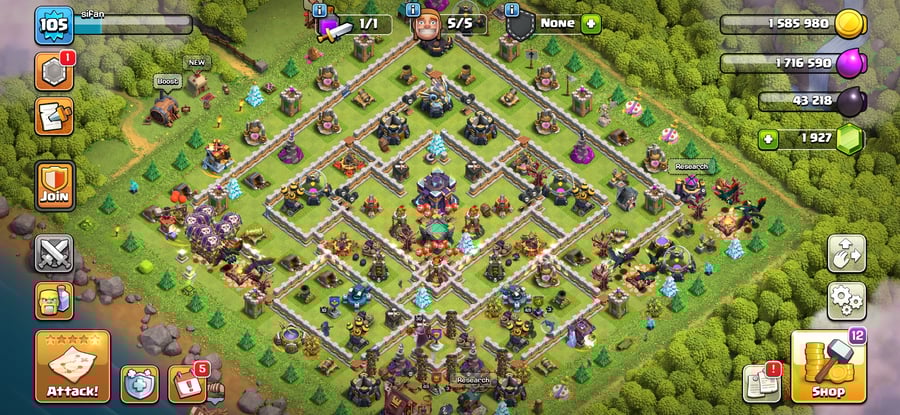The image size is (900, 415).
Task: Show info for the shield status
Action: point(511,10)
